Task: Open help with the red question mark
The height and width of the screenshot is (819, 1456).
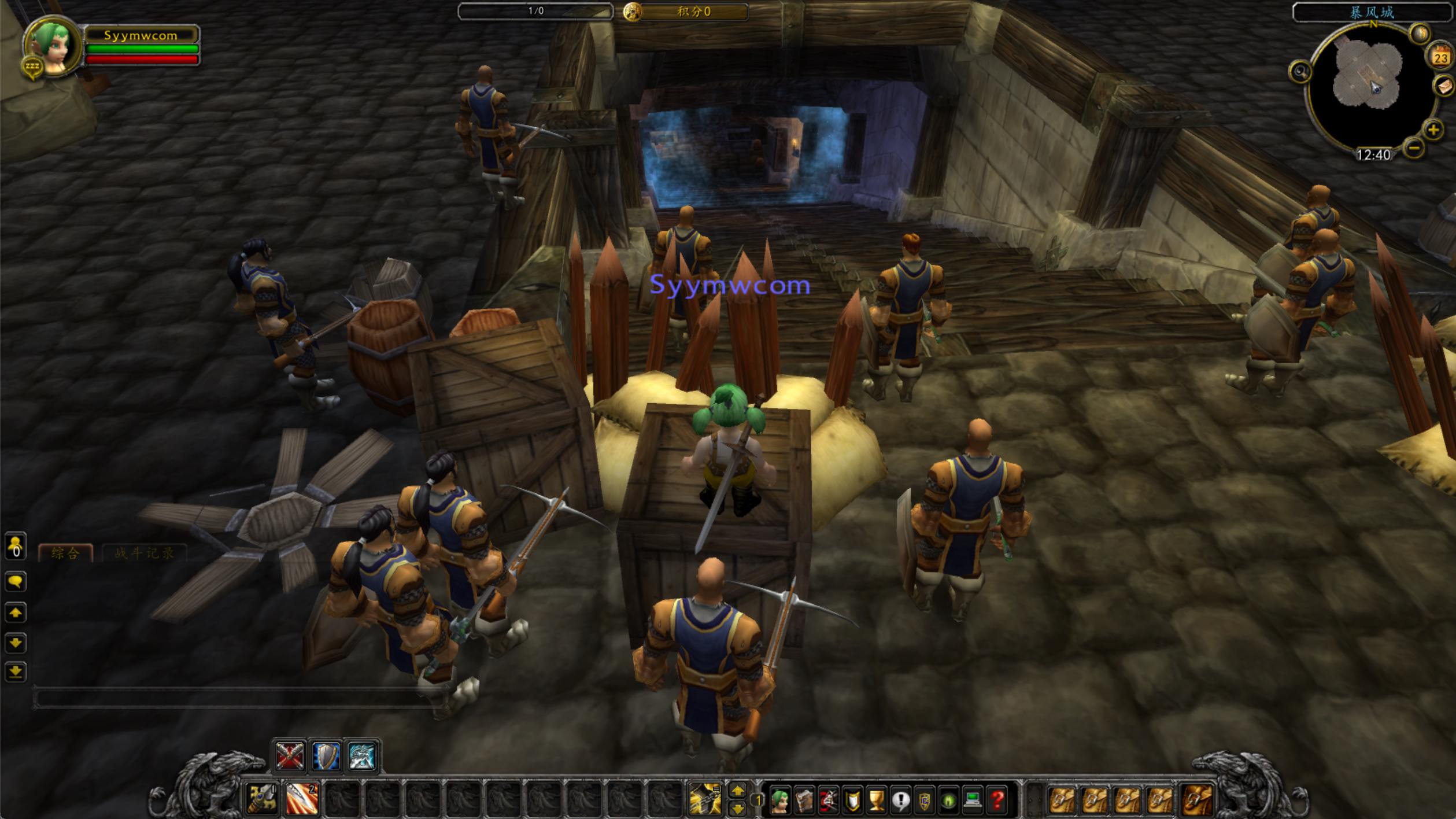Action: (x=997, y=800)
